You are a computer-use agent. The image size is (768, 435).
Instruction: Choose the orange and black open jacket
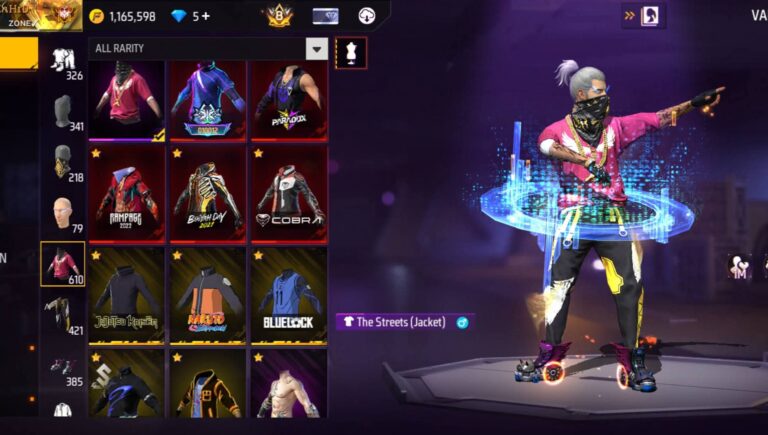click(x=207, y=385)
